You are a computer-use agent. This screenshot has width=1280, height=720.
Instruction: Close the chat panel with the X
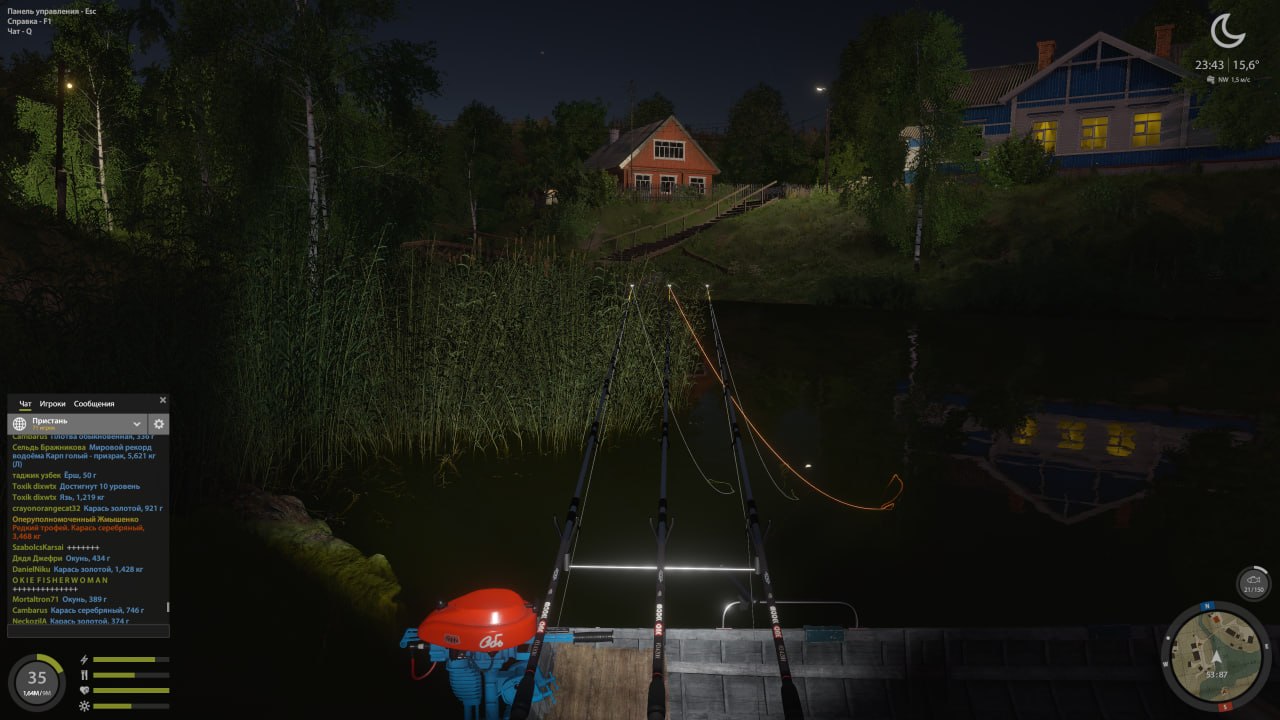coord(162,398)
